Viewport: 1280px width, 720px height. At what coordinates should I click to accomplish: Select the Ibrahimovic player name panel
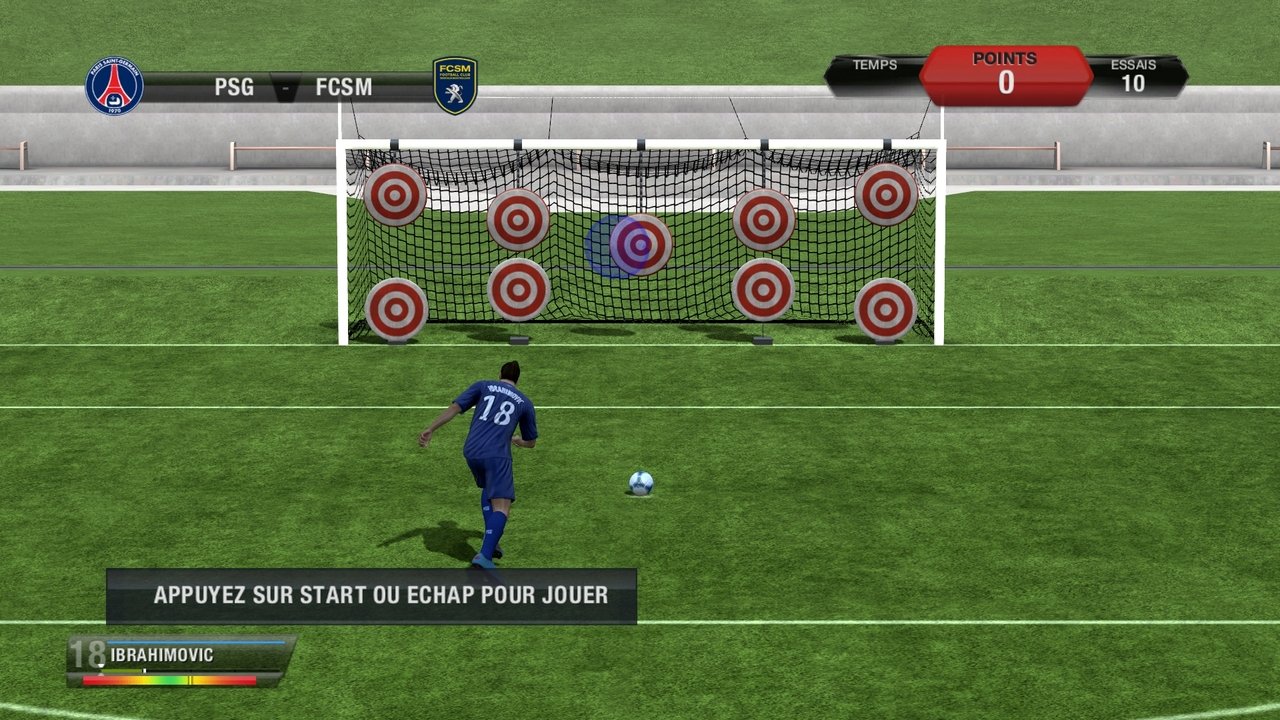click(x=181, y=658)
